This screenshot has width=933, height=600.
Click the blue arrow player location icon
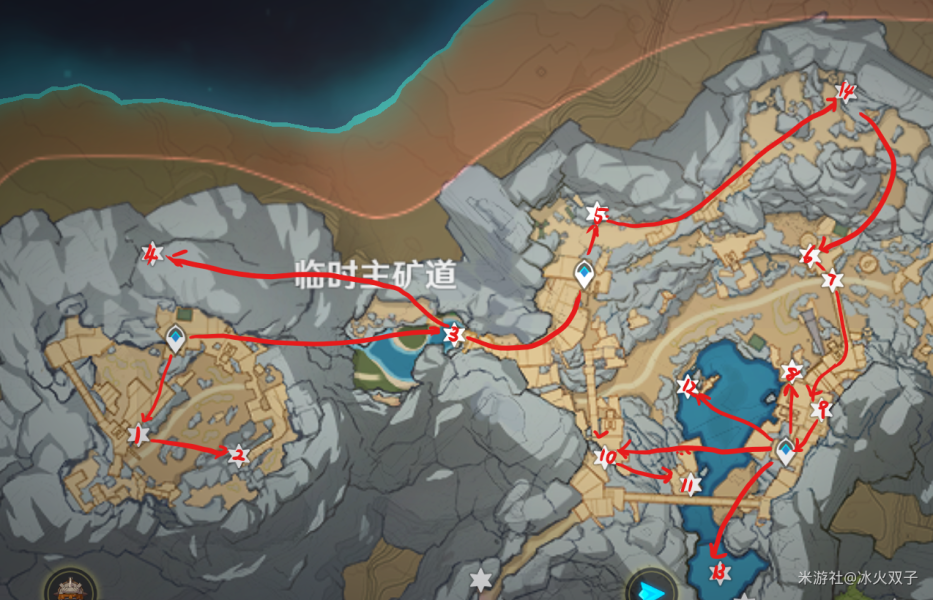(x=647, y=587)
